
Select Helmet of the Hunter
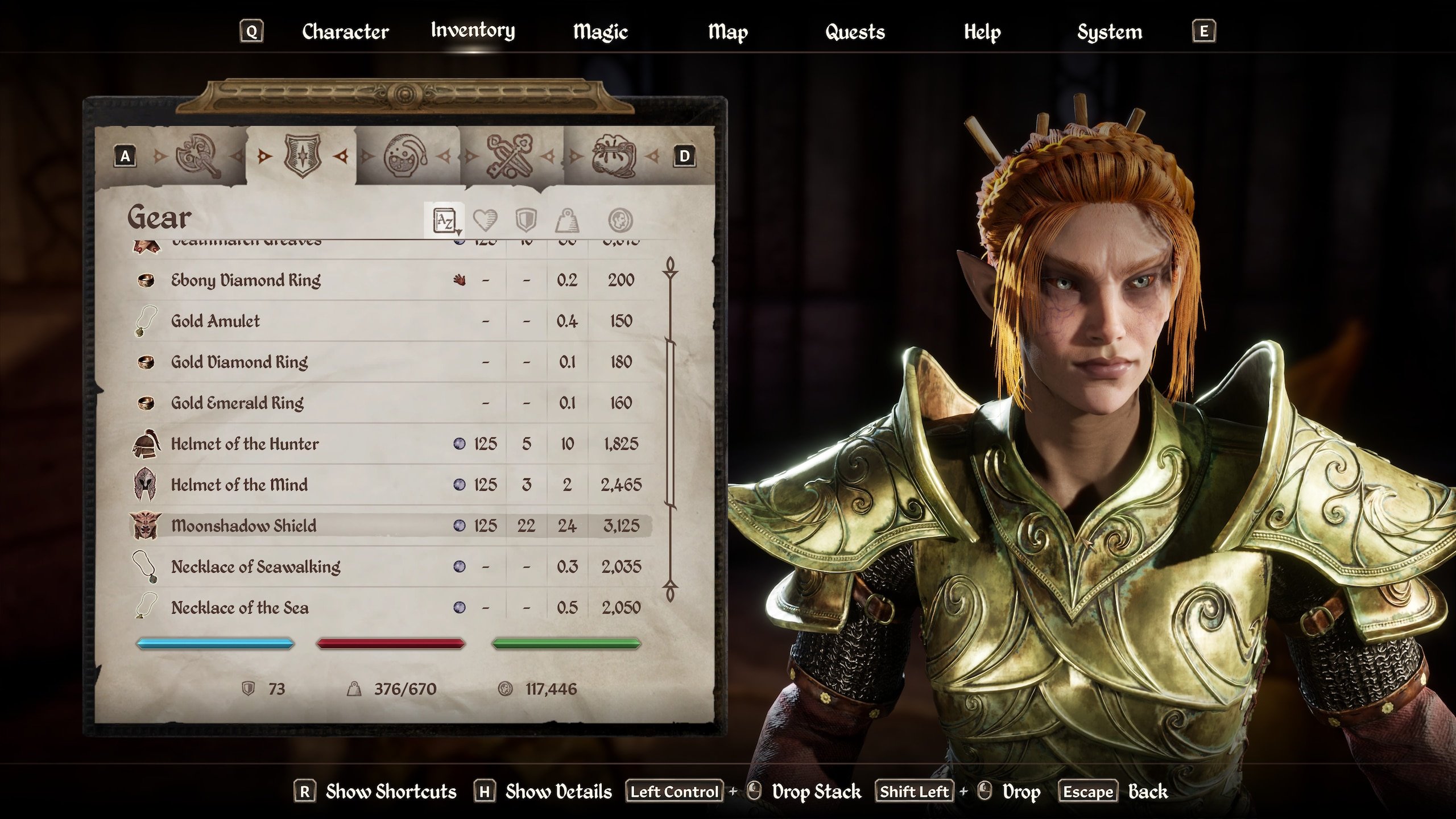(245, 444)
